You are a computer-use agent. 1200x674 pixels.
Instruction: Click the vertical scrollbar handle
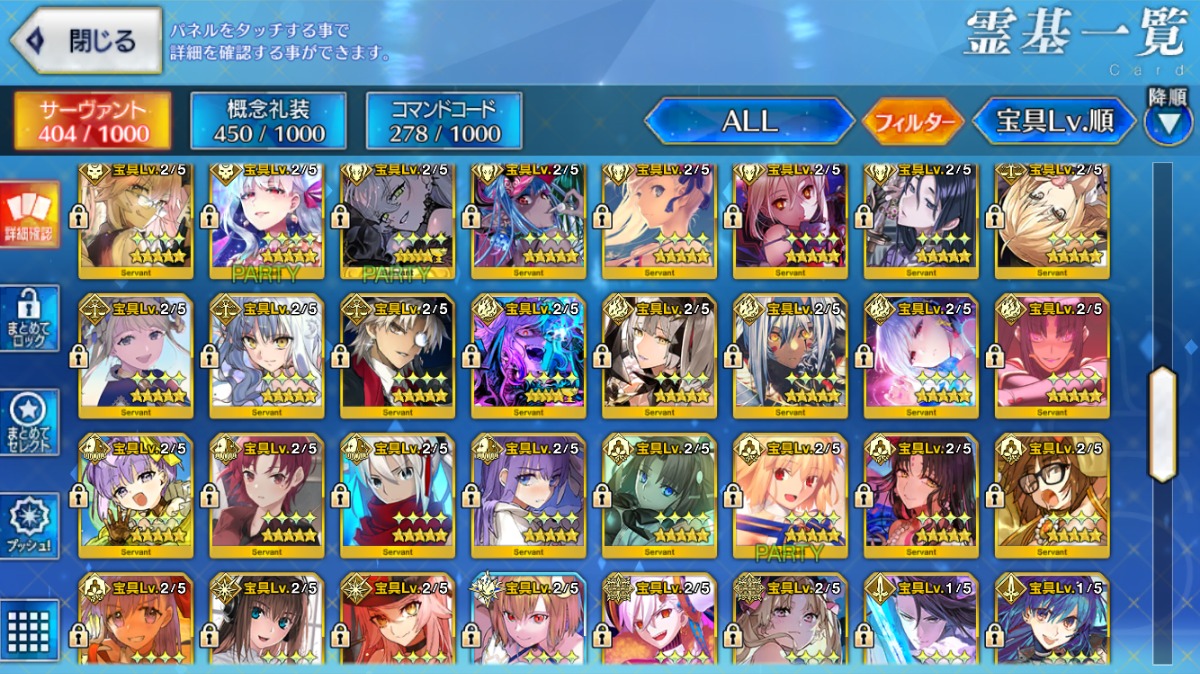pos(1162,424)
